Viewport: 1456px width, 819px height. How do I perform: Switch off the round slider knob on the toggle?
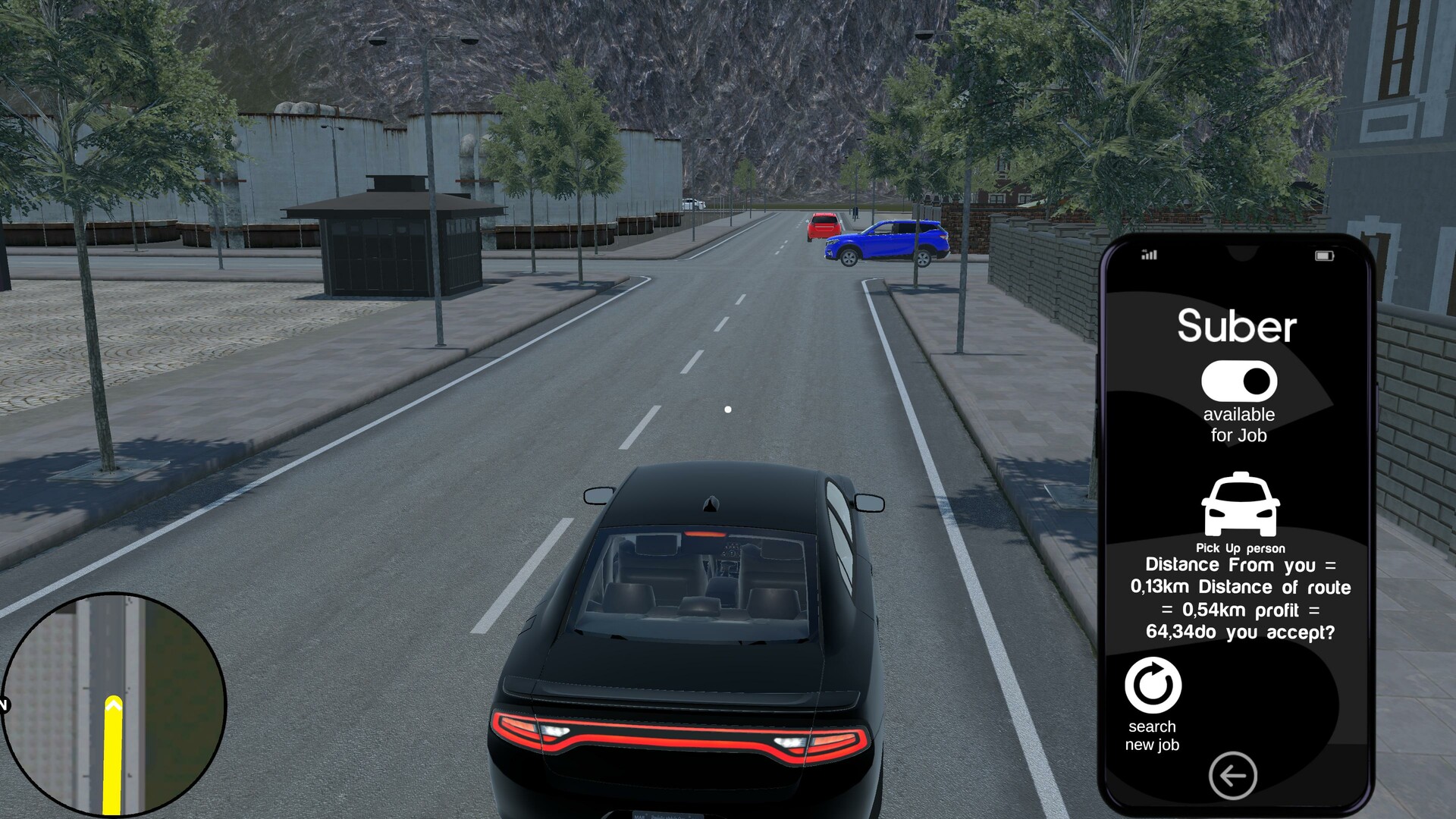(1256, 382)
